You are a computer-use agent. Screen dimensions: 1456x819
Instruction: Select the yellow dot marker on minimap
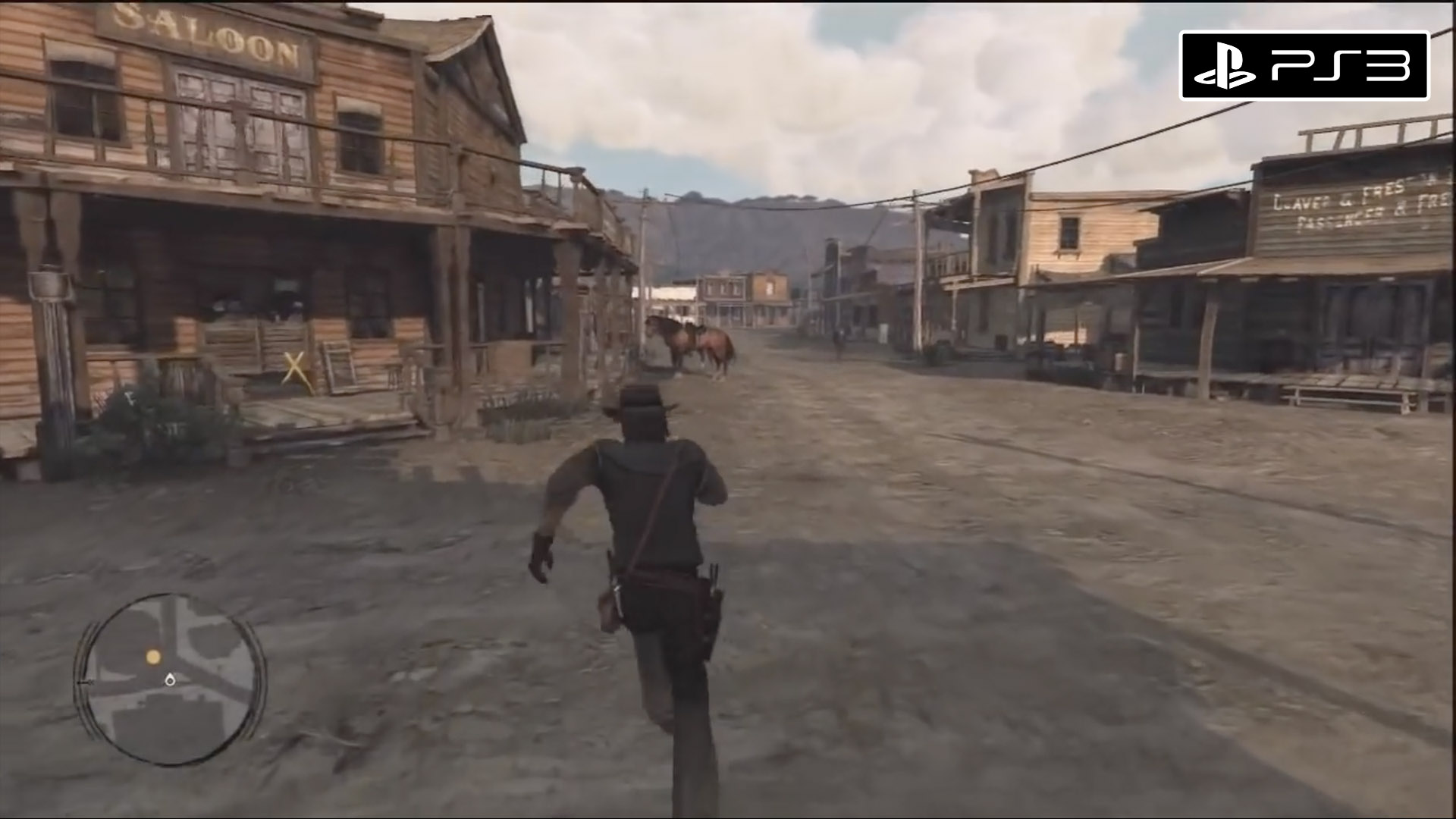pos(153,657)
